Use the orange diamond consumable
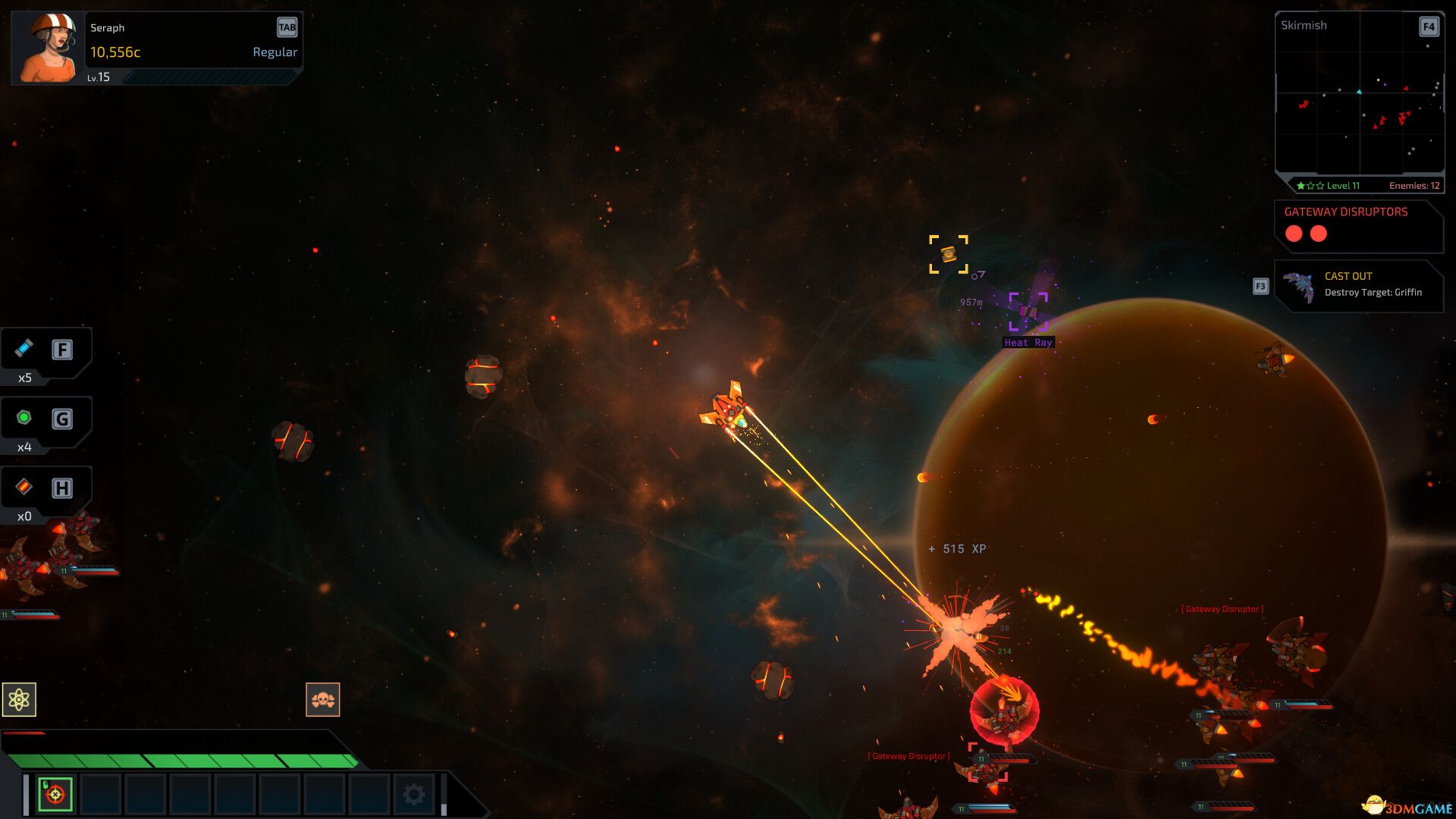This screenshot has width=1456, height=819. click(24, 487)
